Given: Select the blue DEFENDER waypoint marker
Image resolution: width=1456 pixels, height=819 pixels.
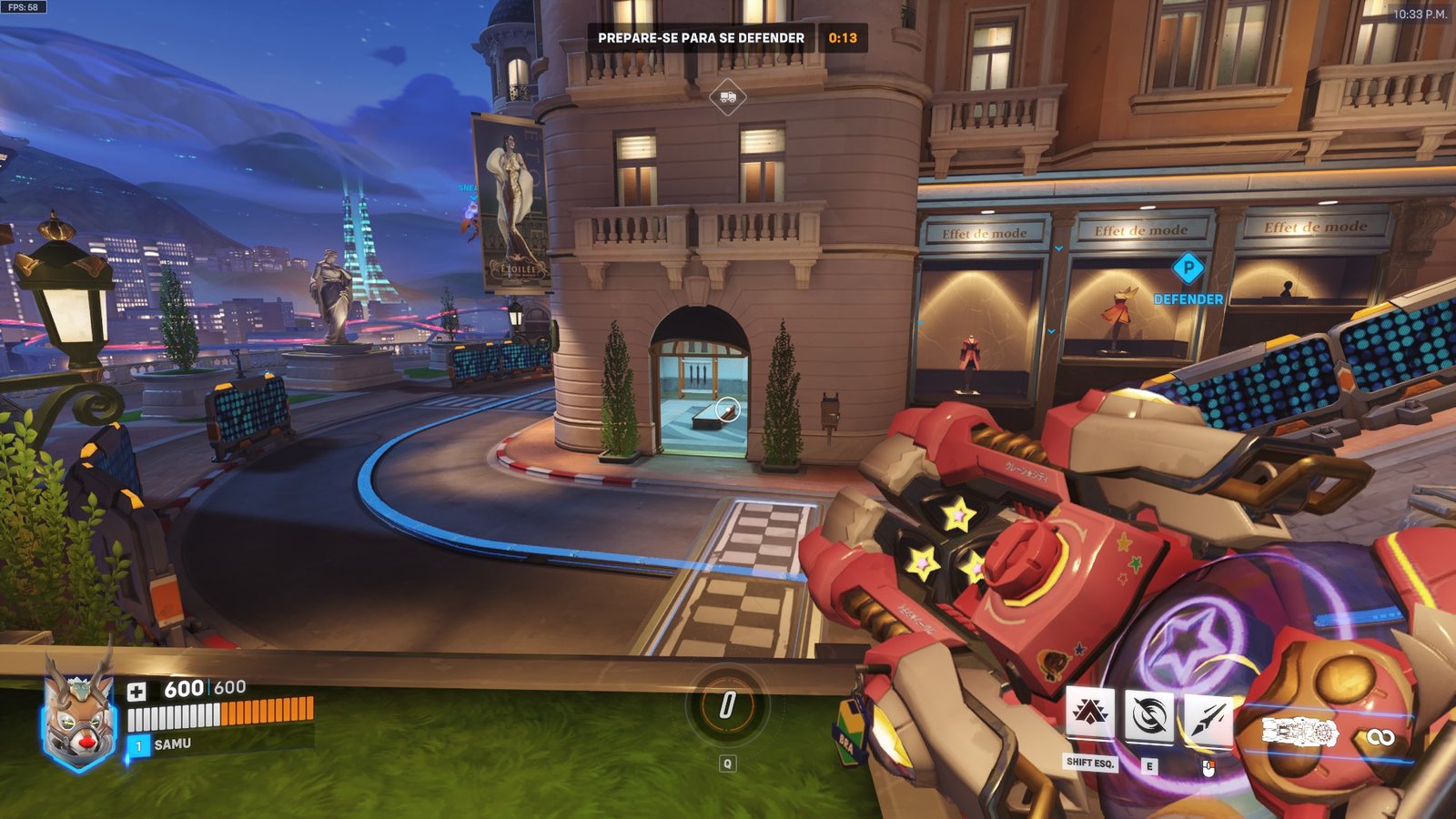Looking at the screenshot, I should pyautogui.click(x=1188, y=268).
